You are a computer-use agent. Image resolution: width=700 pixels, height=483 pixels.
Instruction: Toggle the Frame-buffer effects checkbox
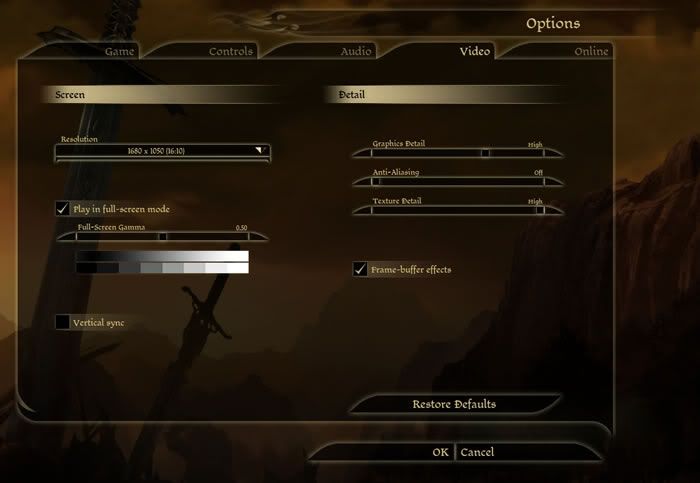(x=360, y=270)
